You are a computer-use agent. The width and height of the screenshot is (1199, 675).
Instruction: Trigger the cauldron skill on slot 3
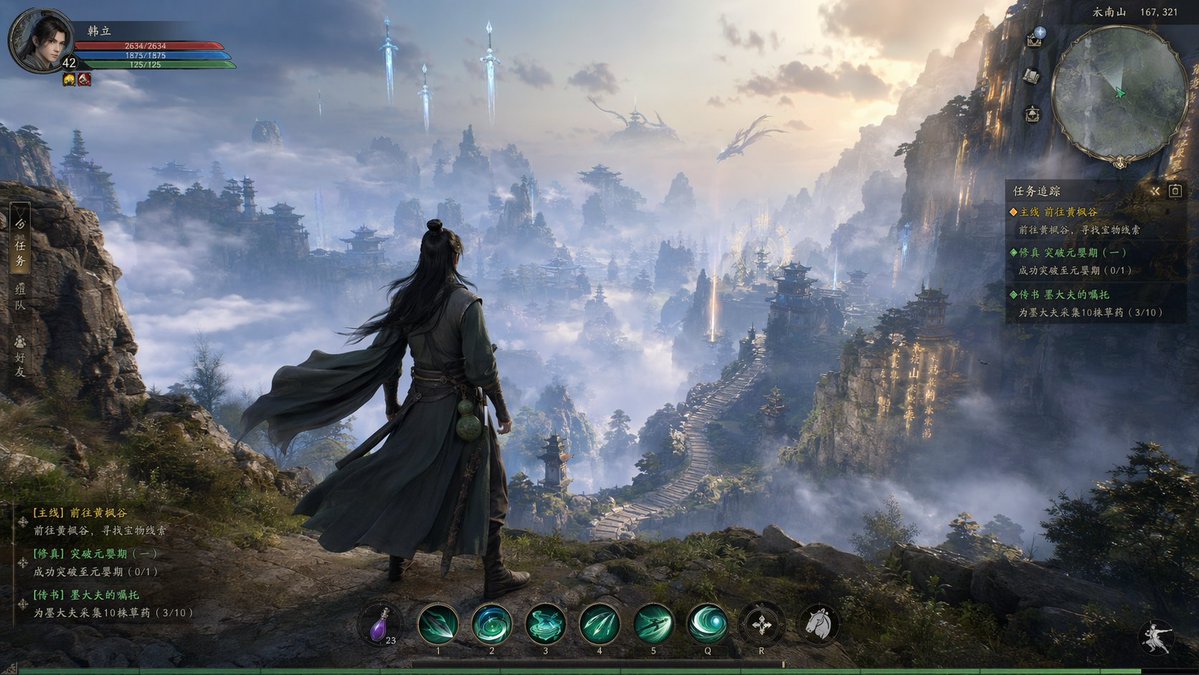click(x=546, y=623)
